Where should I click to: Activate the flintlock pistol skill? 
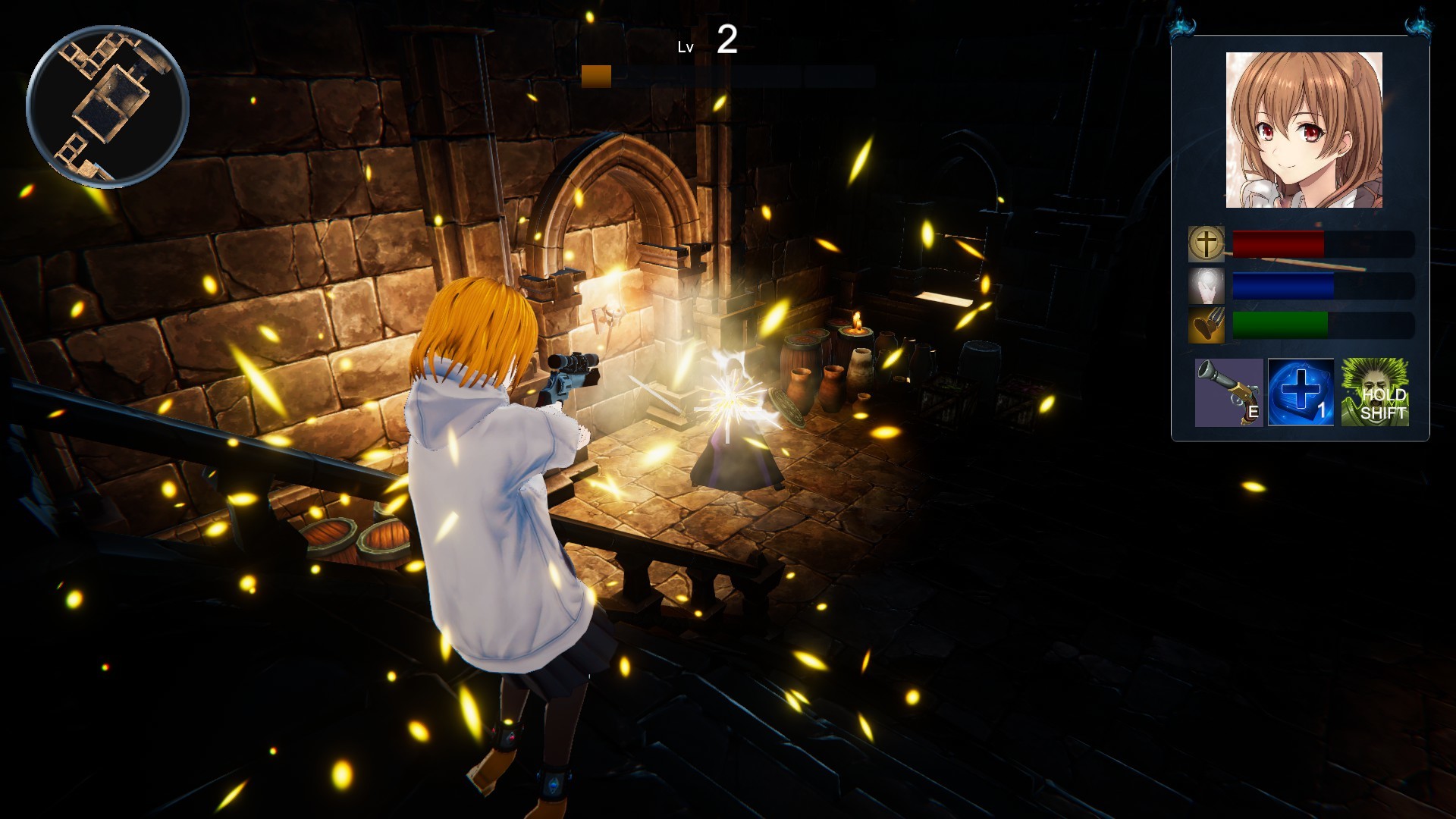1228,392
